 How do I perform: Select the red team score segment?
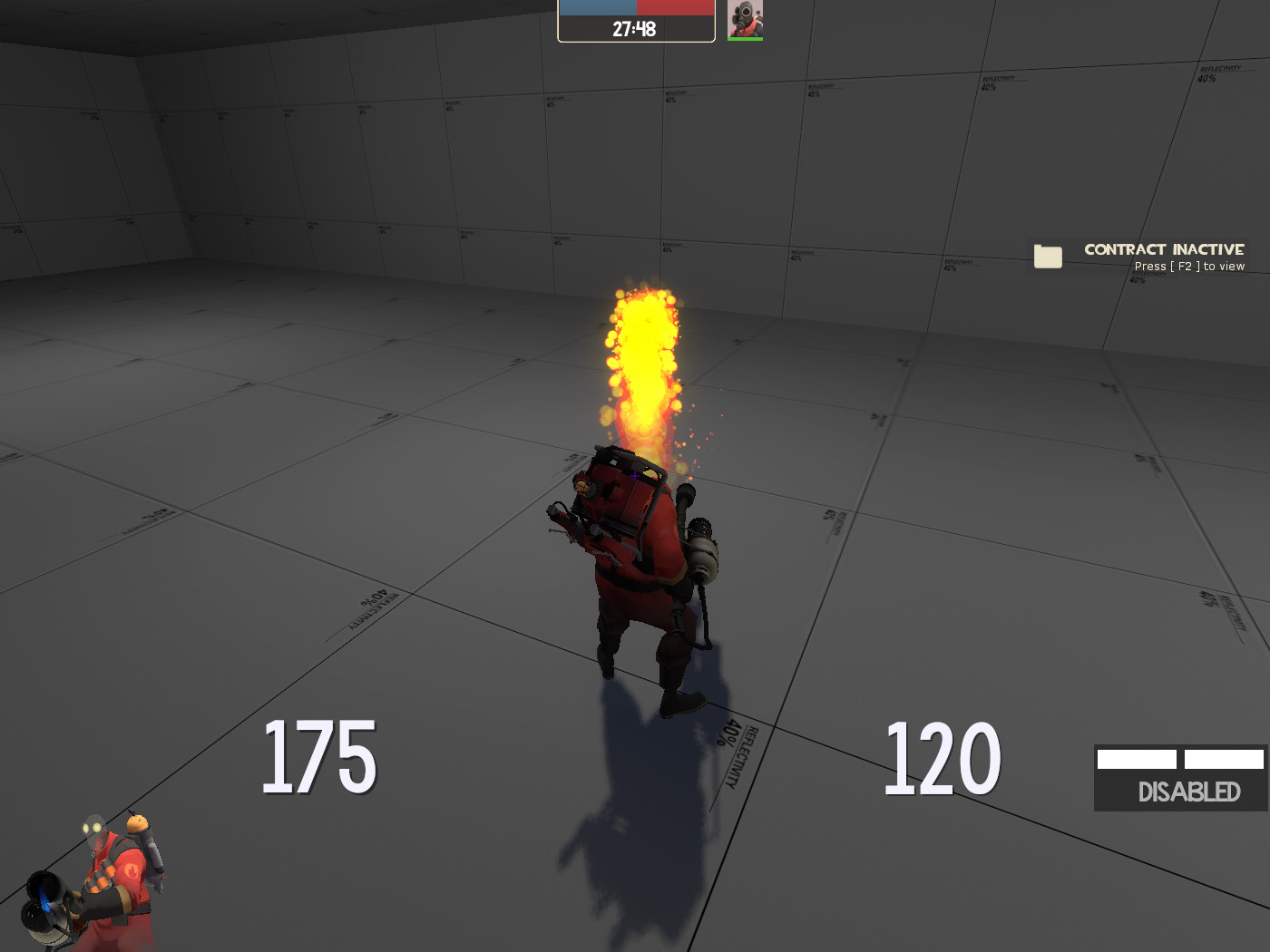(x=676, y=6)
